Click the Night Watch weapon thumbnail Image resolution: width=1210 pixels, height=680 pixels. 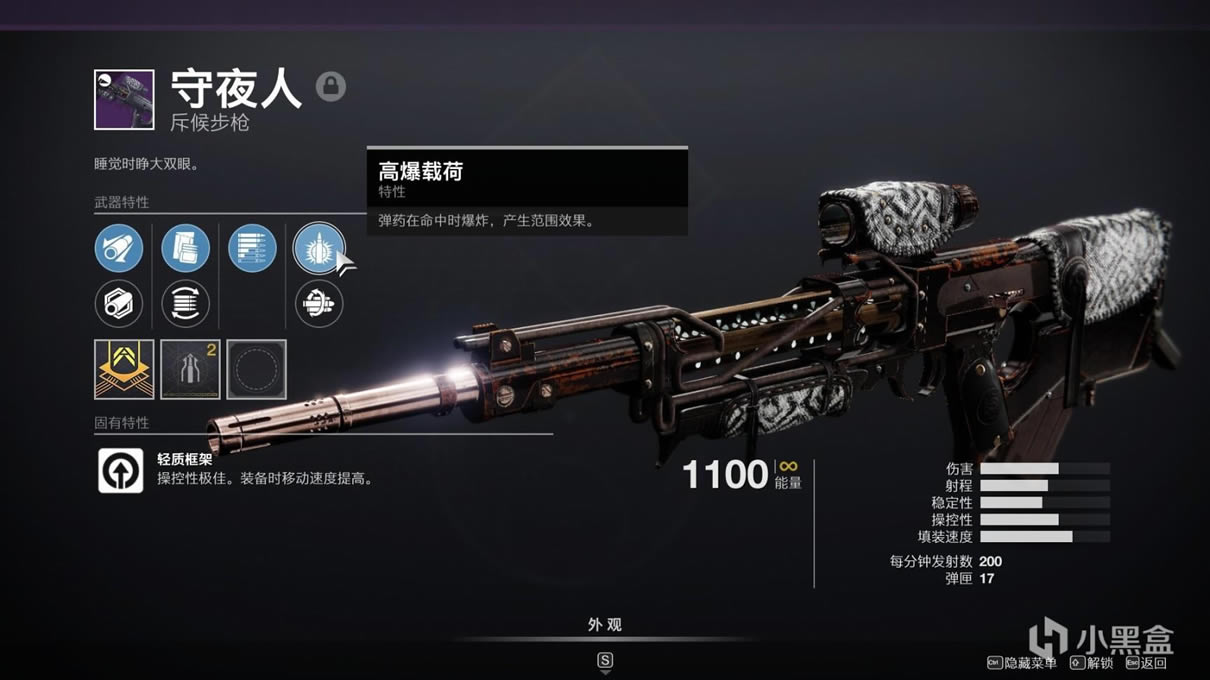[124, 99]
